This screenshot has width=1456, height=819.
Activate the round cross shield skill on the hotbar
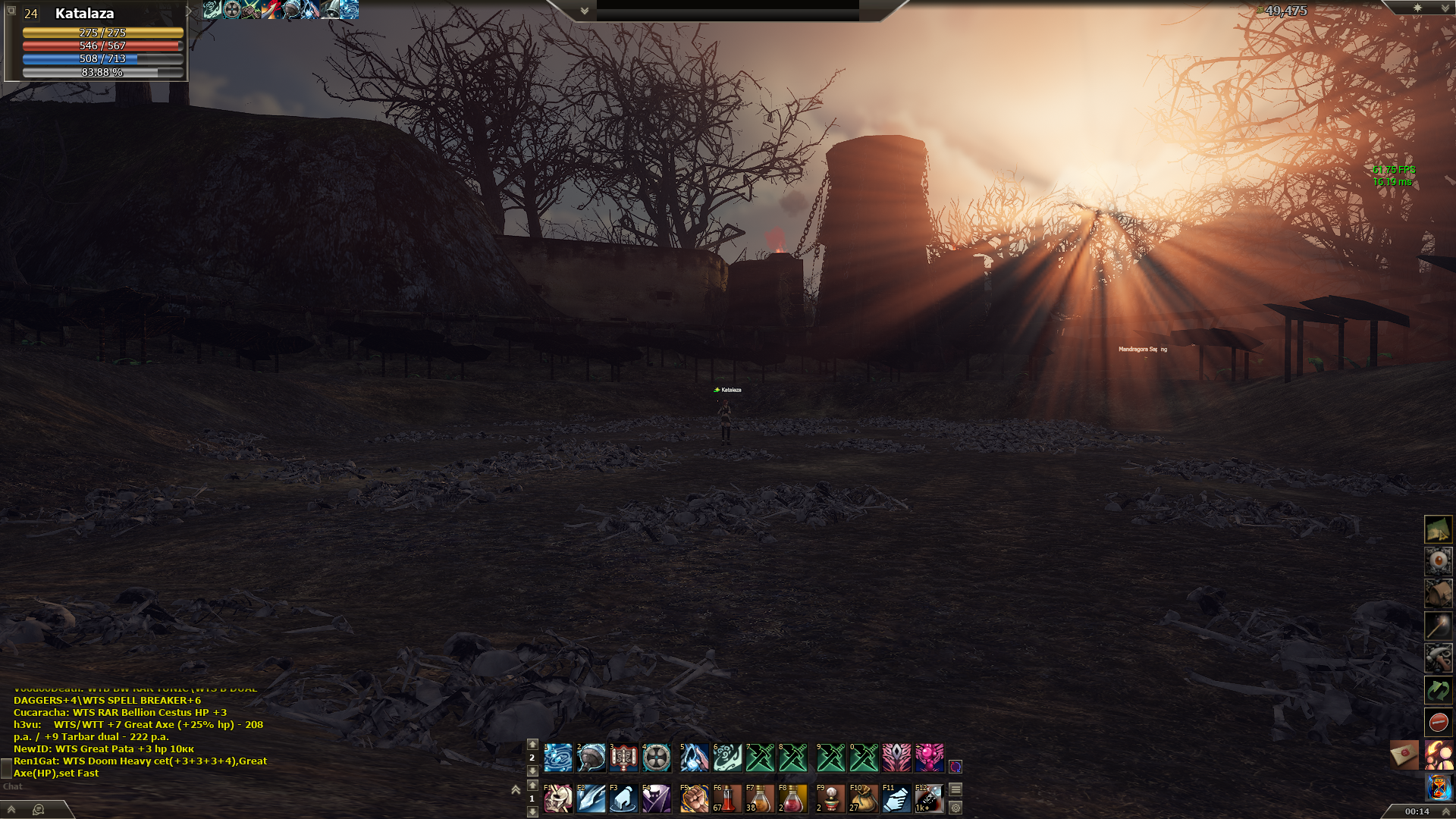(657, 758)
